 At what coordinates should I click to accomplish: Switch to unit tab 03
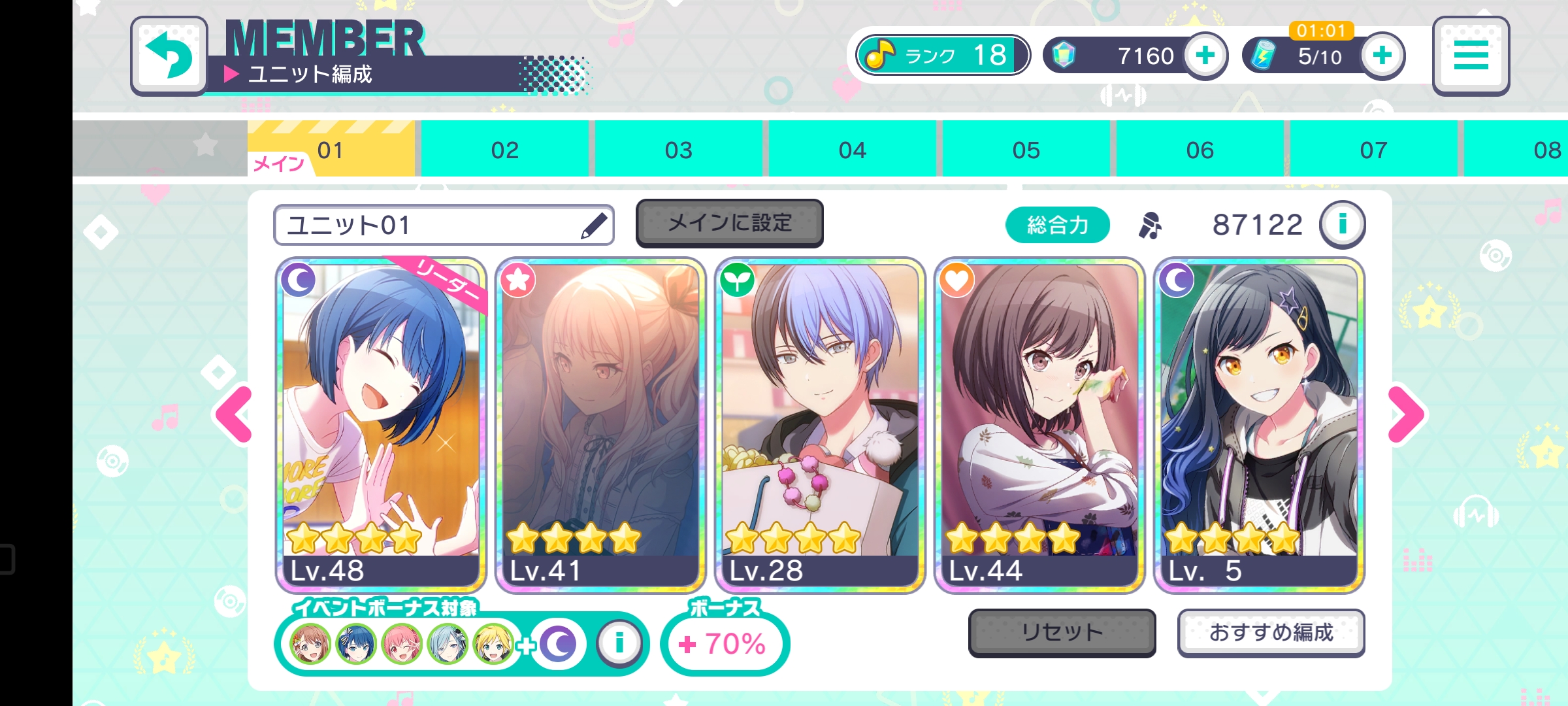tap(678, 150)
